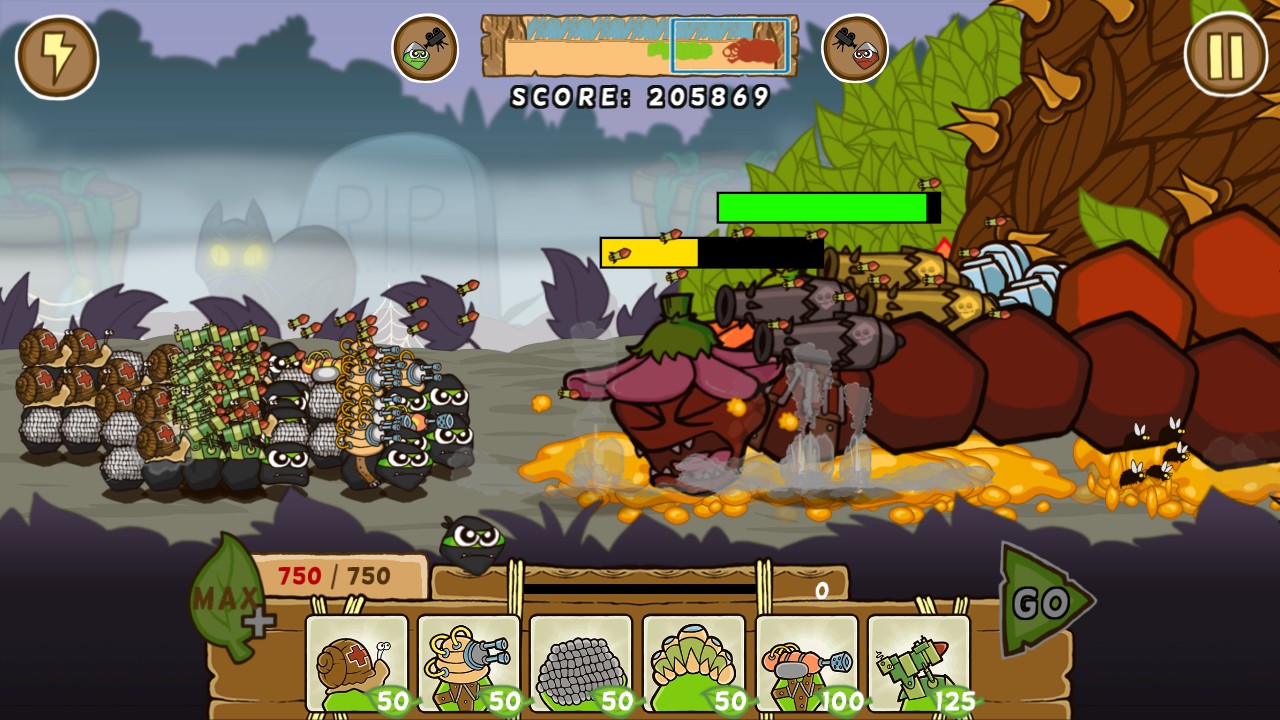This screenshot has width=1280, height=720.
Task: Click the angry black recruit above the toolbar
Action: tap(472, 545)
